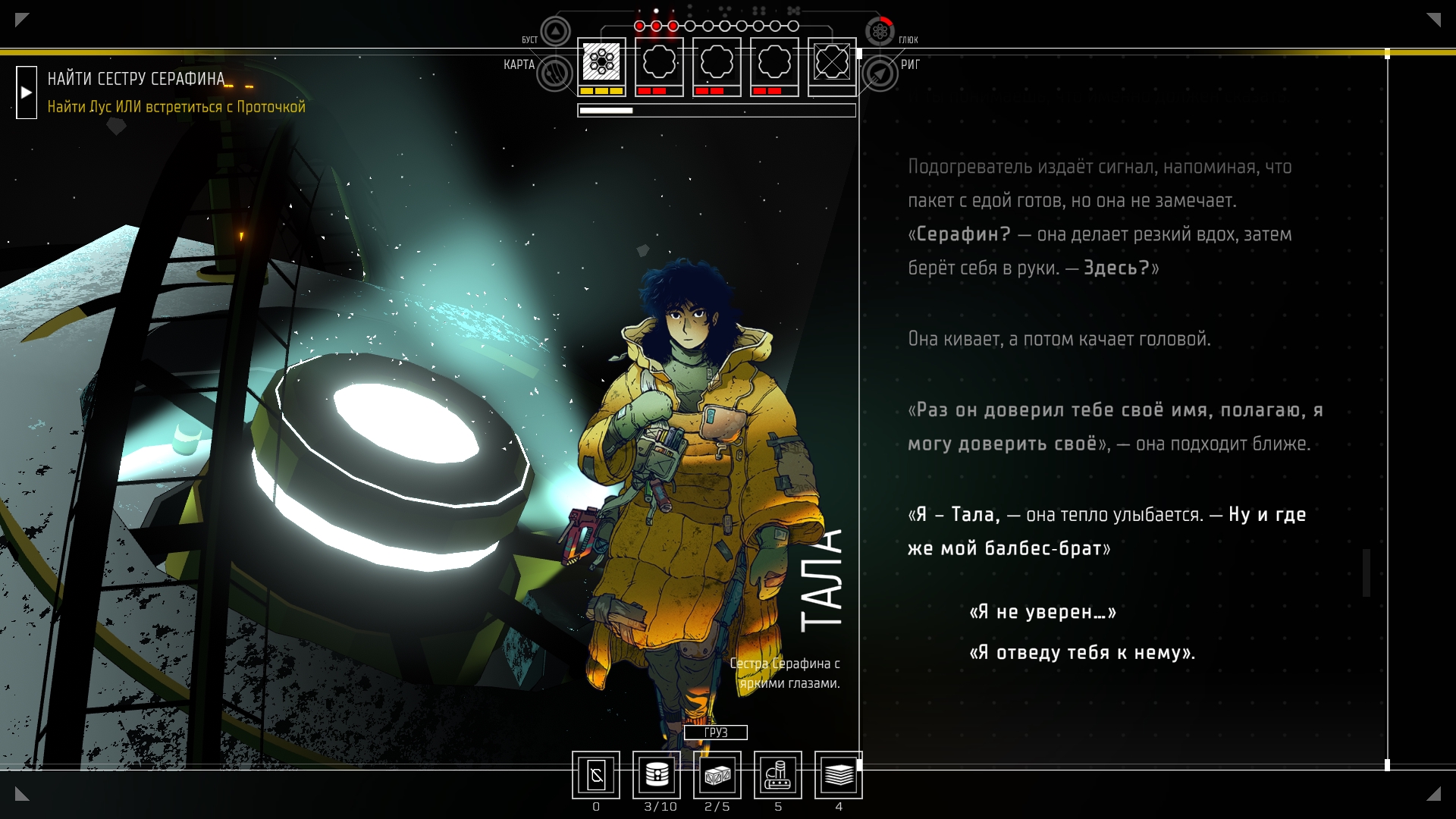Open the РИГ ship icon
Viewport: 1456px width, 819px height.
coord(880,74)
